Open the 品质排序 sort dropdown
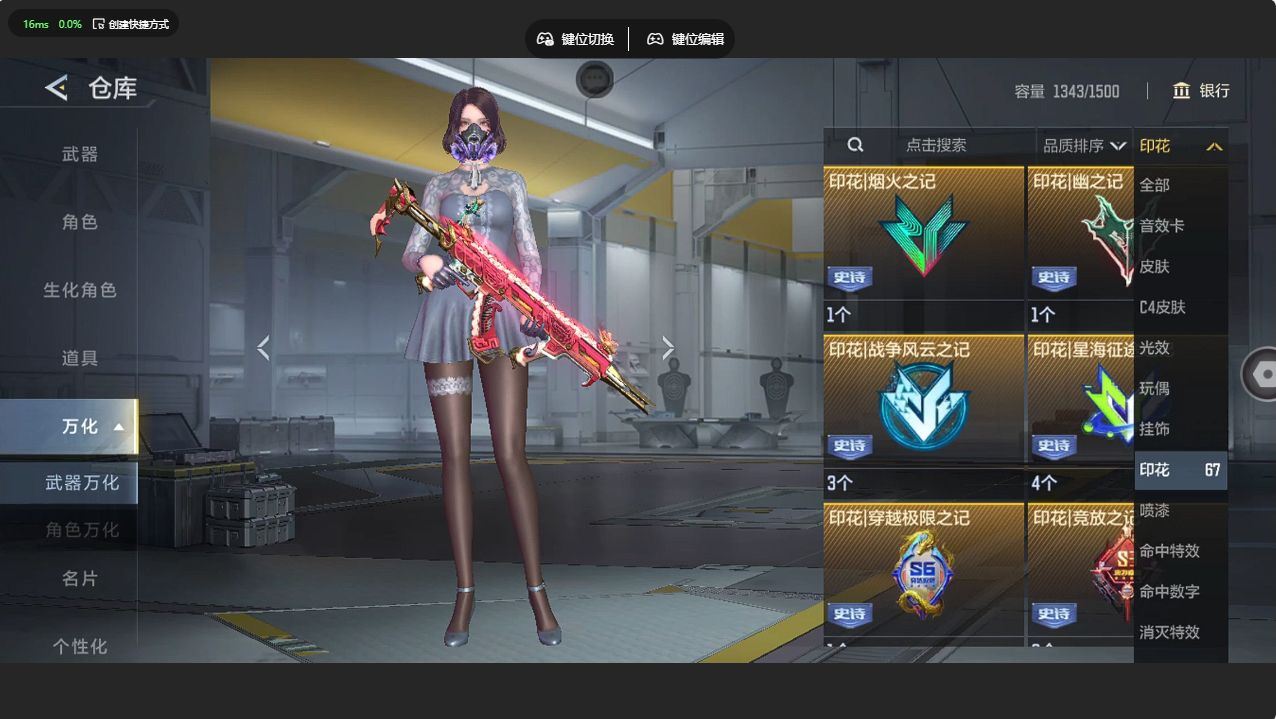 pyautogui.click(x=1084, y=146)
